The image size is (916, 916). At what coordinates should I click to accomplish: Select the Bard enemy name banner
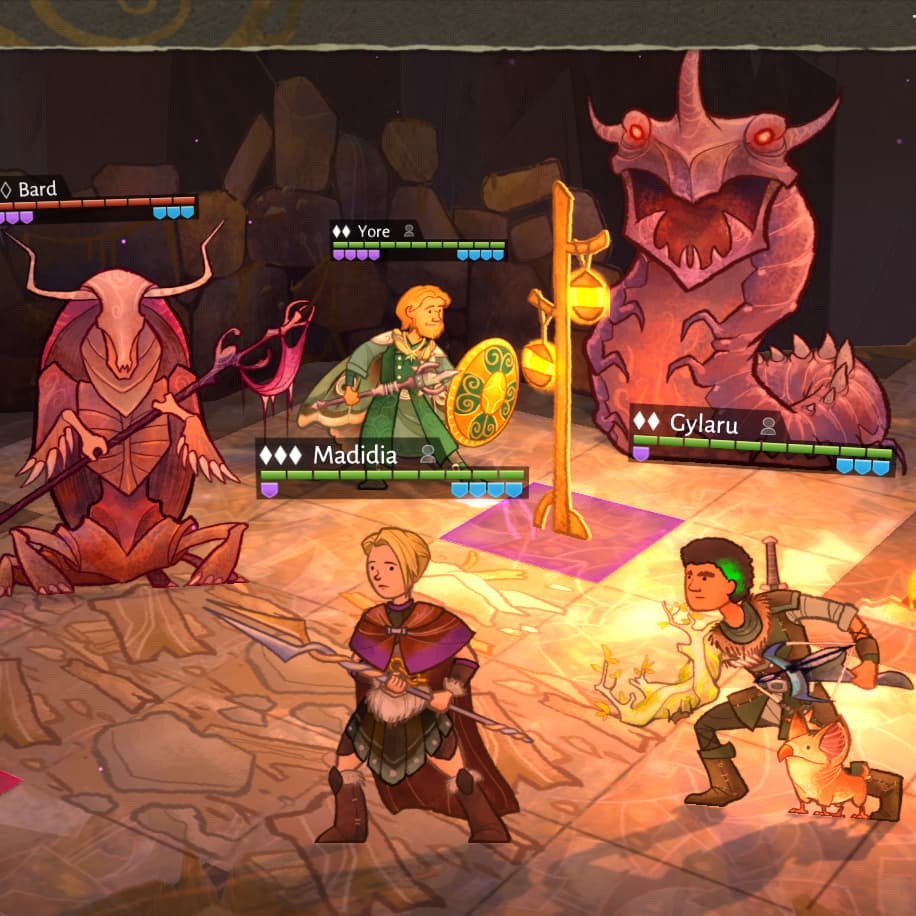point(36,188)
